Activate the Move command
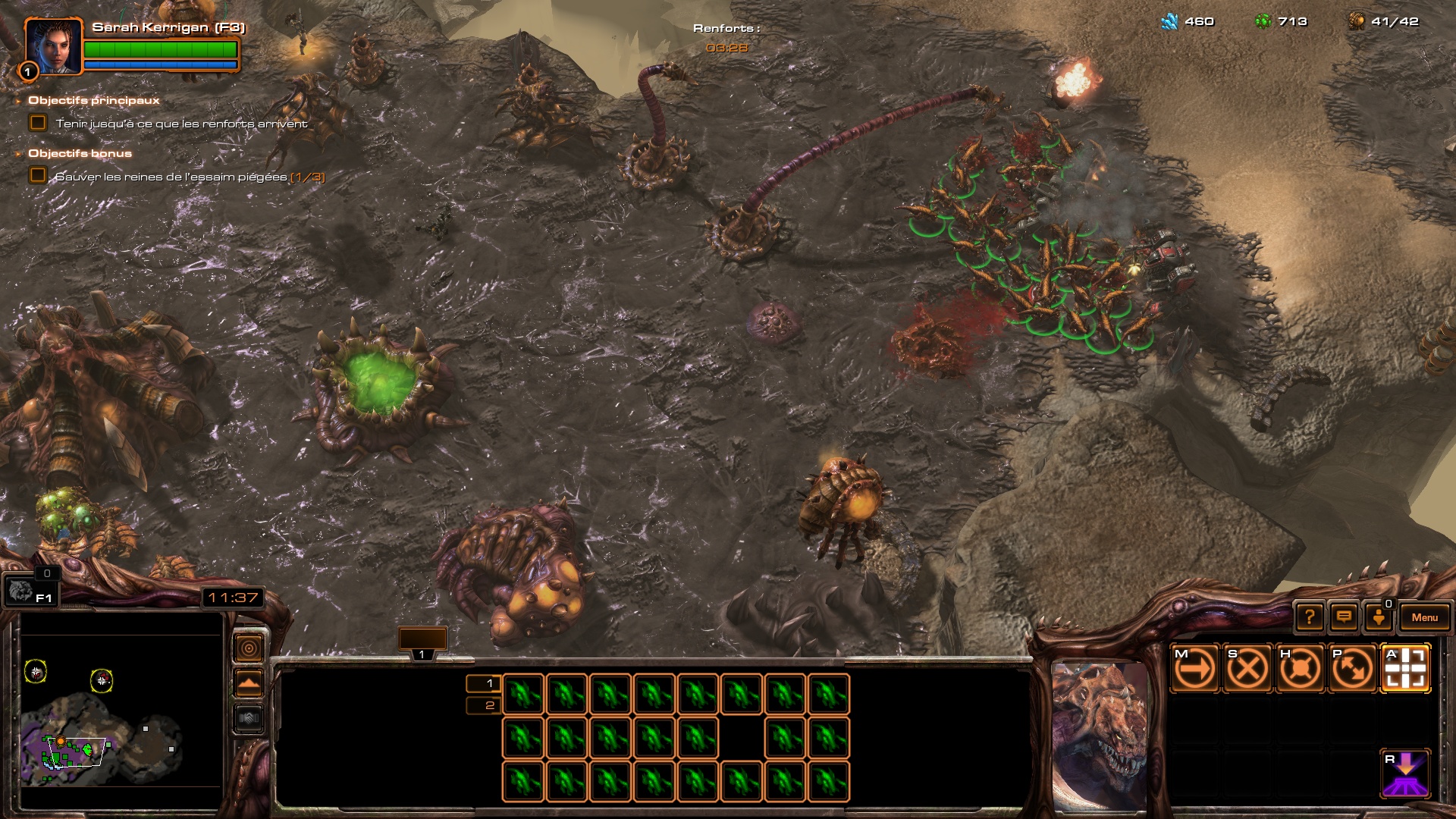This screenshot has width=1456, height=819. (1194, 669)
